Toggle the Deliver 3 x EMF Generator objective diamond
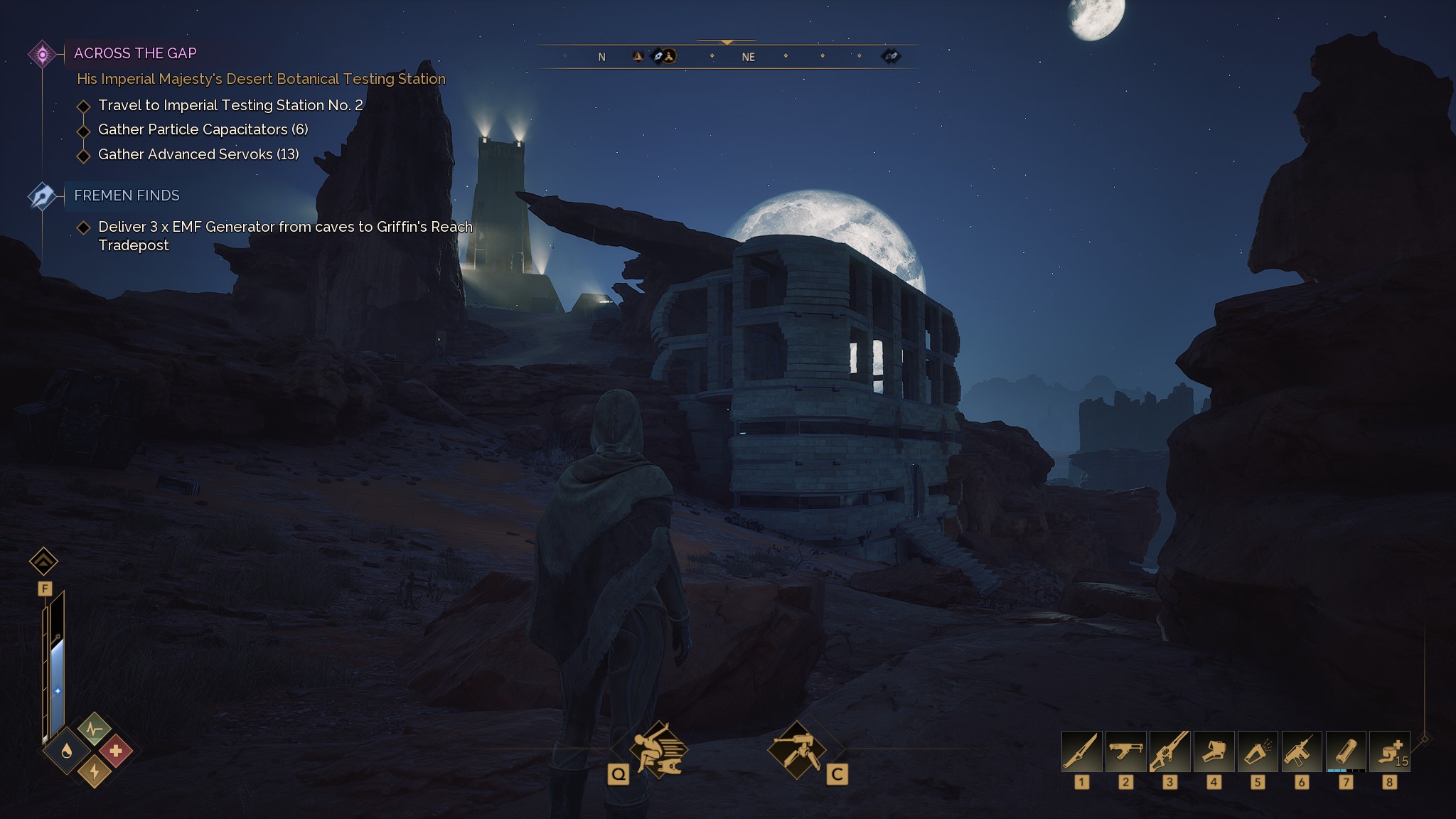The image size is (1456, 819). click(x=82, y=226)
